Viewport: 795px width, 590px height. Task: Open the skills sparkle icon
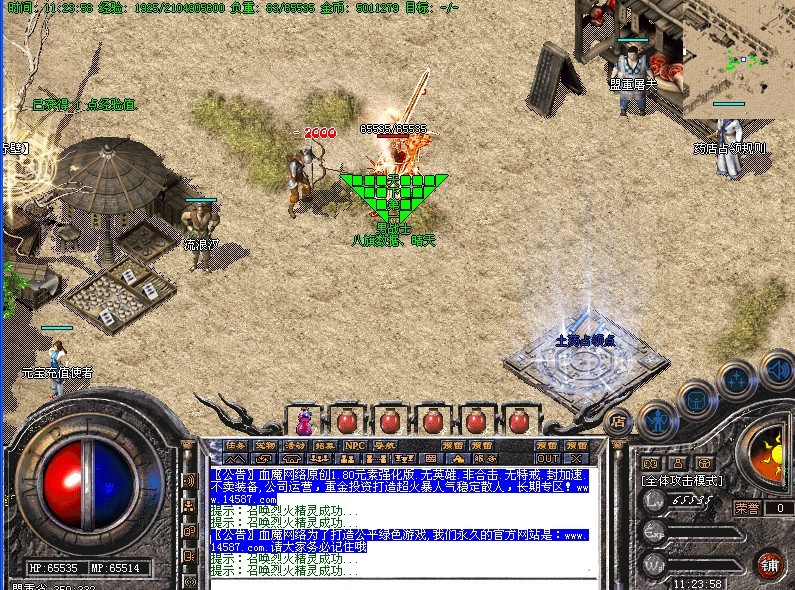(737, 379)
